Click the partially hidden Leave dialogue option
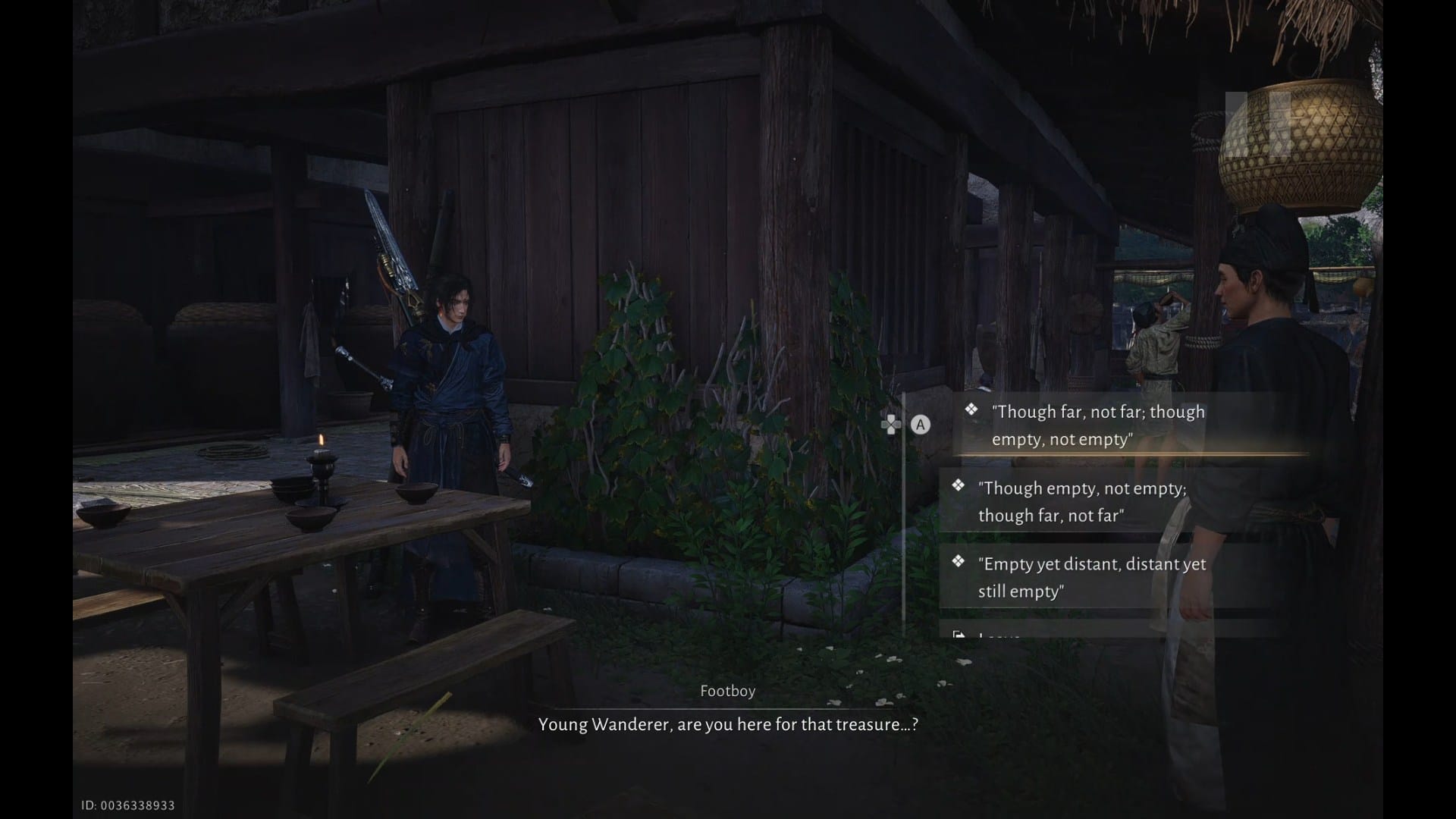 (x=1001, y=633)
